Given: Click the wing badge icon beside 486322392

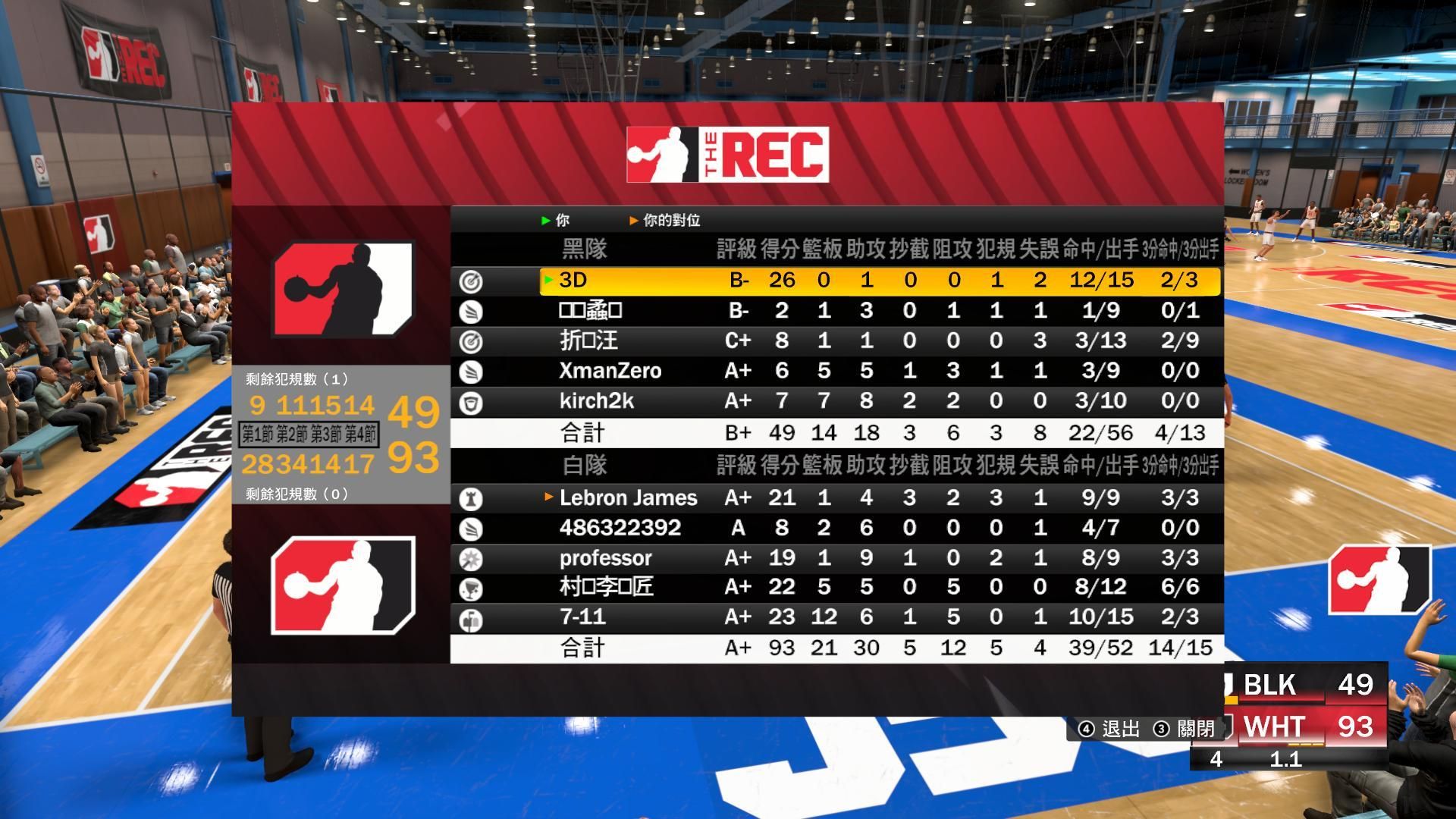Looking at the screenshot, I should click(x=472, y=527).
